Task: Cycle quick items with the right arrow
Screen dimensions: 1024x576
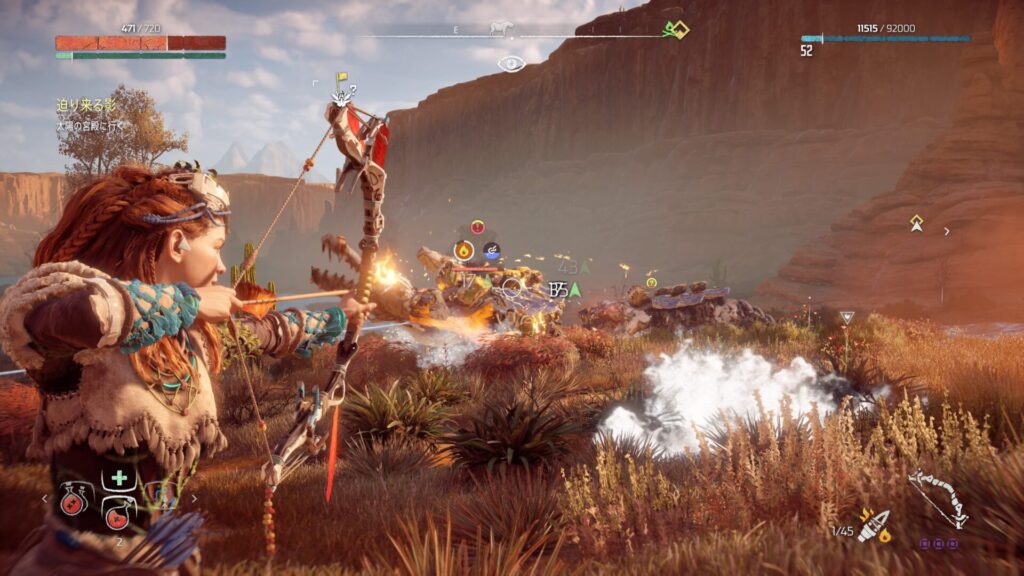Action: tap(194, 497)
